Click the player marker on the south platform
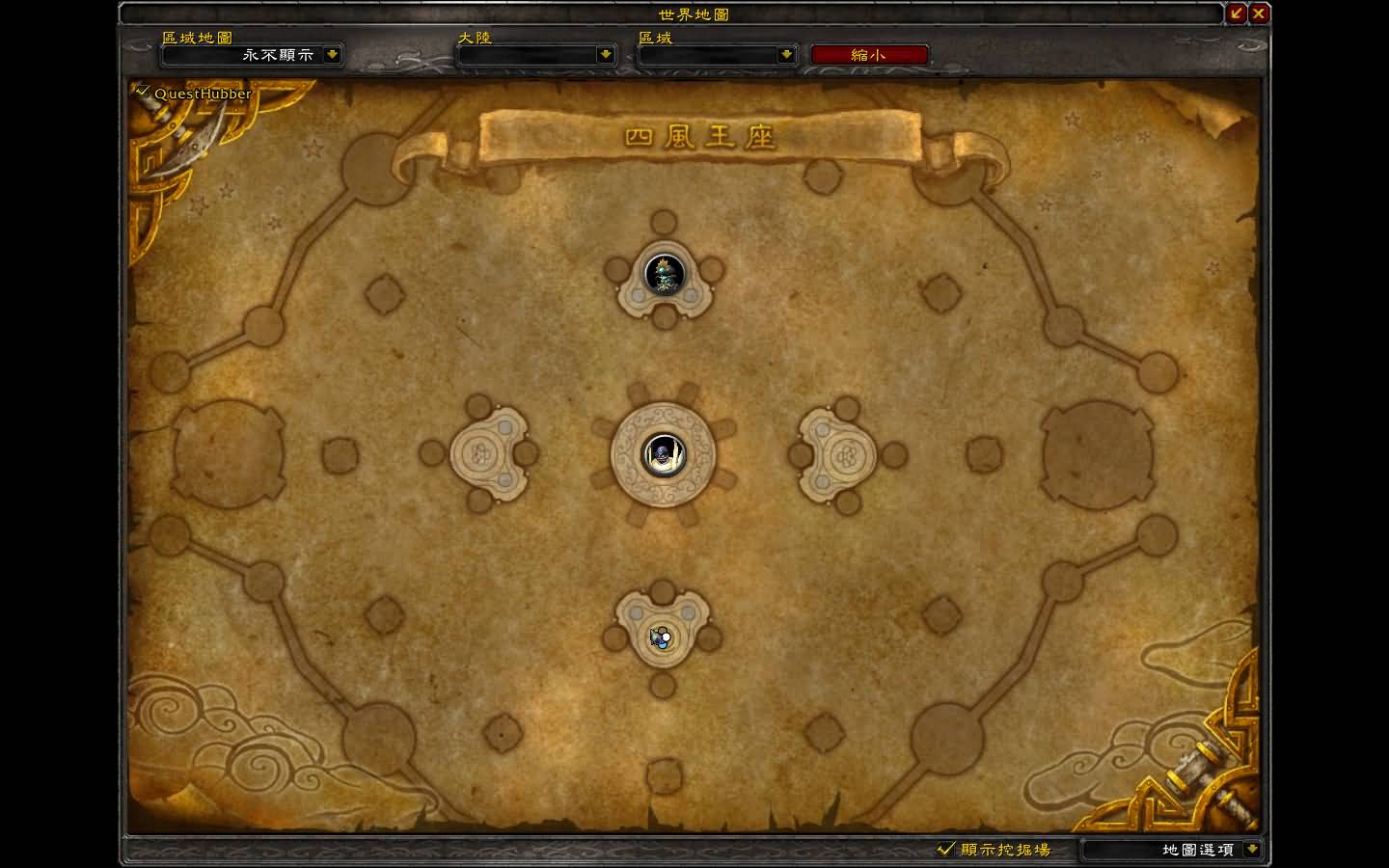 pos(661,637)
